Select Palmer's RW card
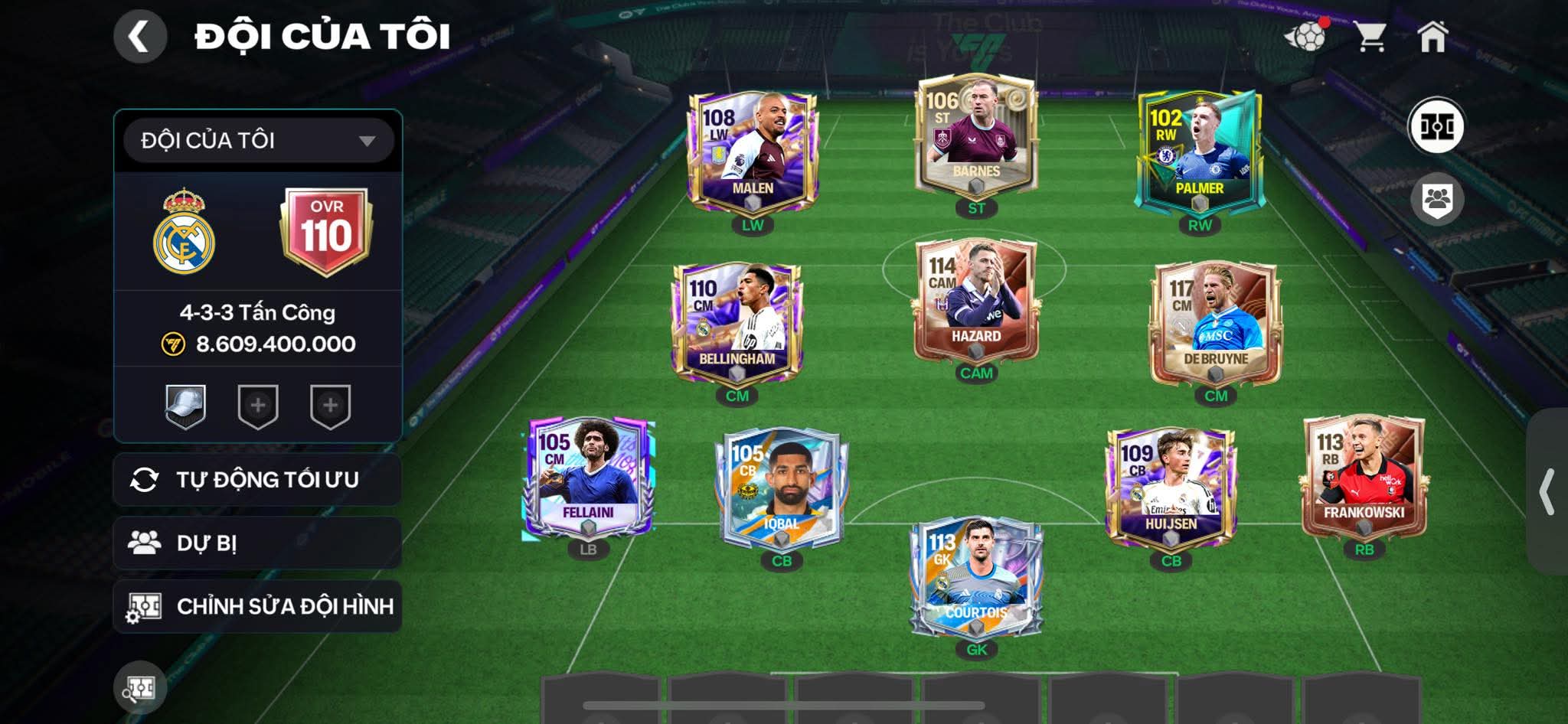 pos(1199,153)
